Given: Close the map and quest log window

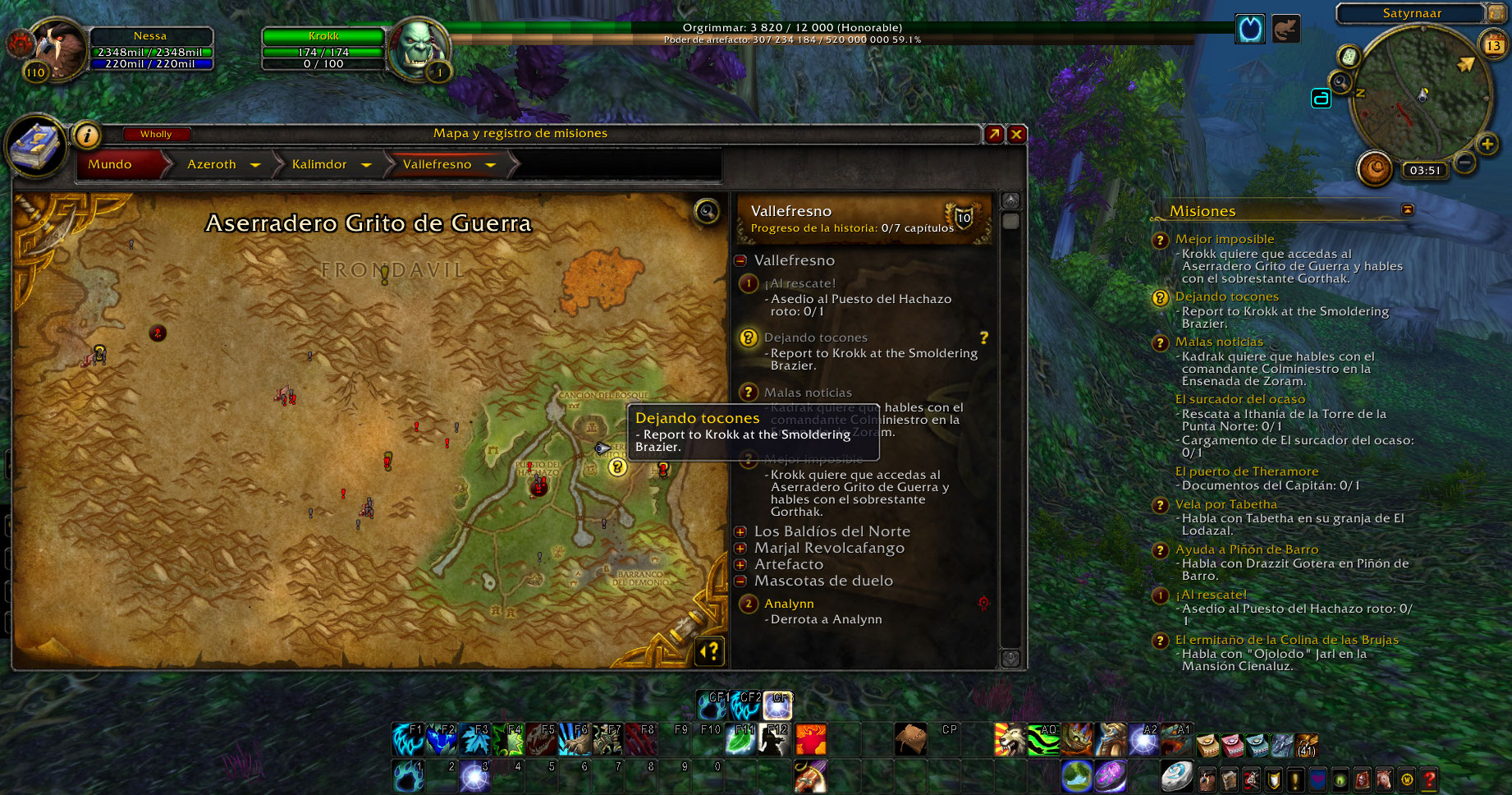Looking at the screenshot, I should [1016, 134].
